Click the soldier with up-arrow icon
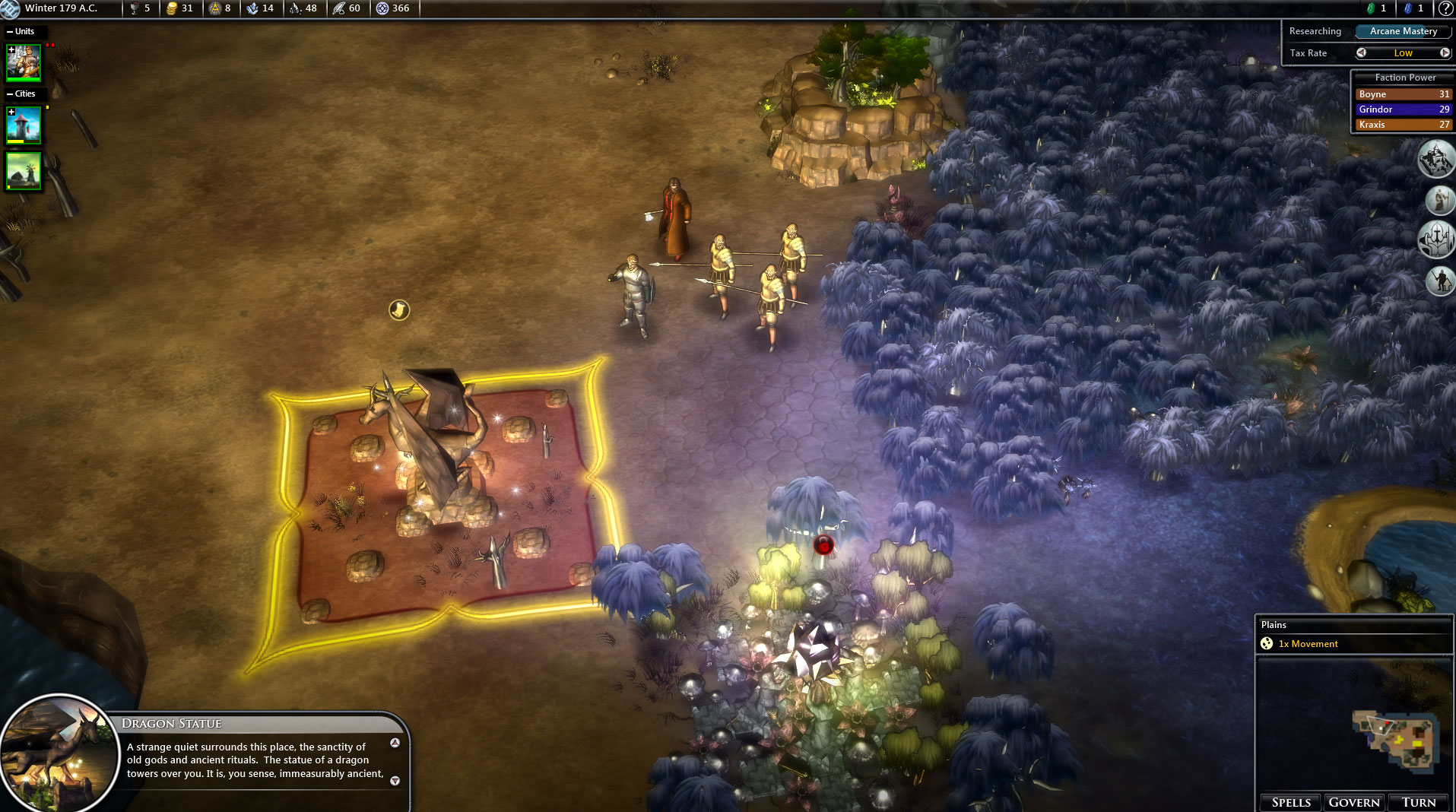Image resolution: width=1456 pixels, height=812 pixels. [x=1440, y=281]
